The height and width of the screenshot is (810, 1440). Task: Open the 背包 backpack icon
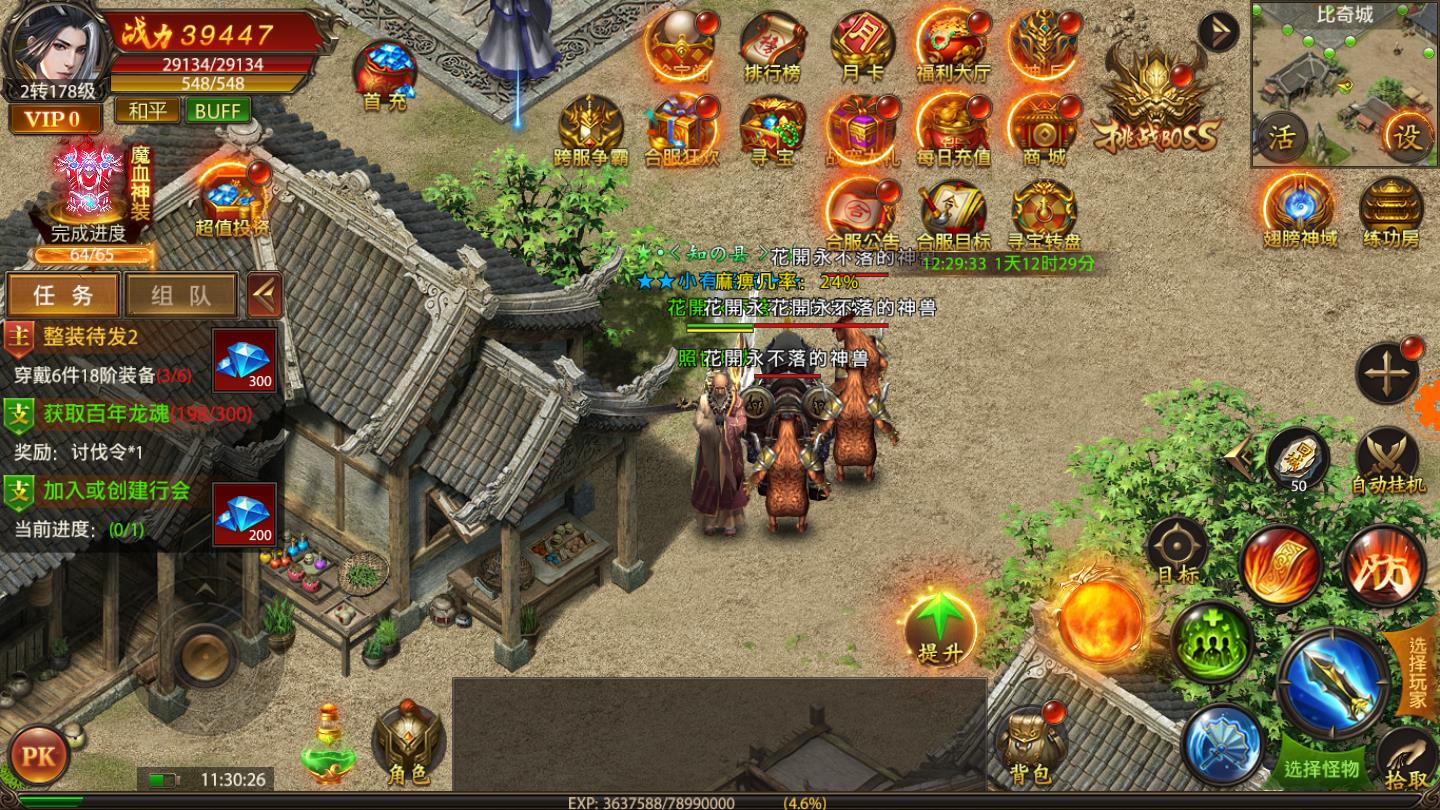[1030, 745]
